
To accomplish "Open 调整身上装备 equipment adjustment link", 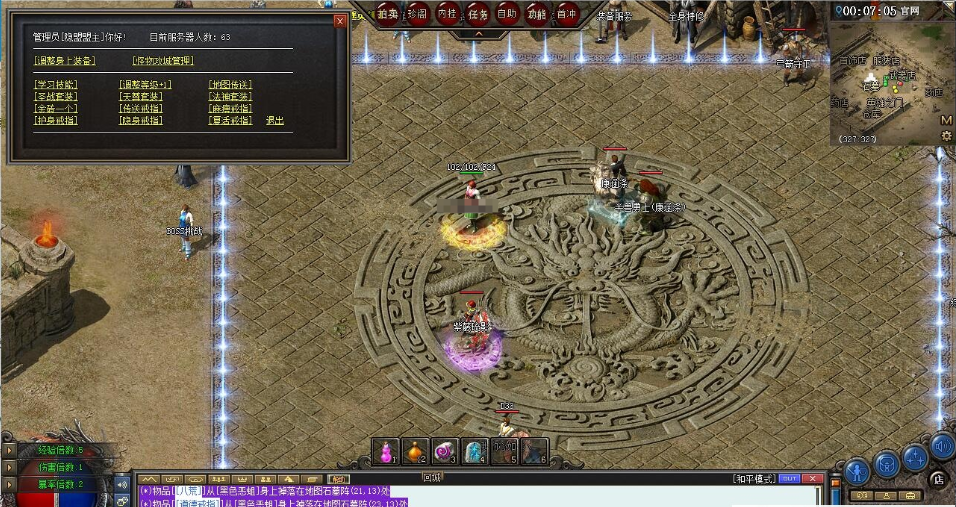I will [x=64, y=61].
